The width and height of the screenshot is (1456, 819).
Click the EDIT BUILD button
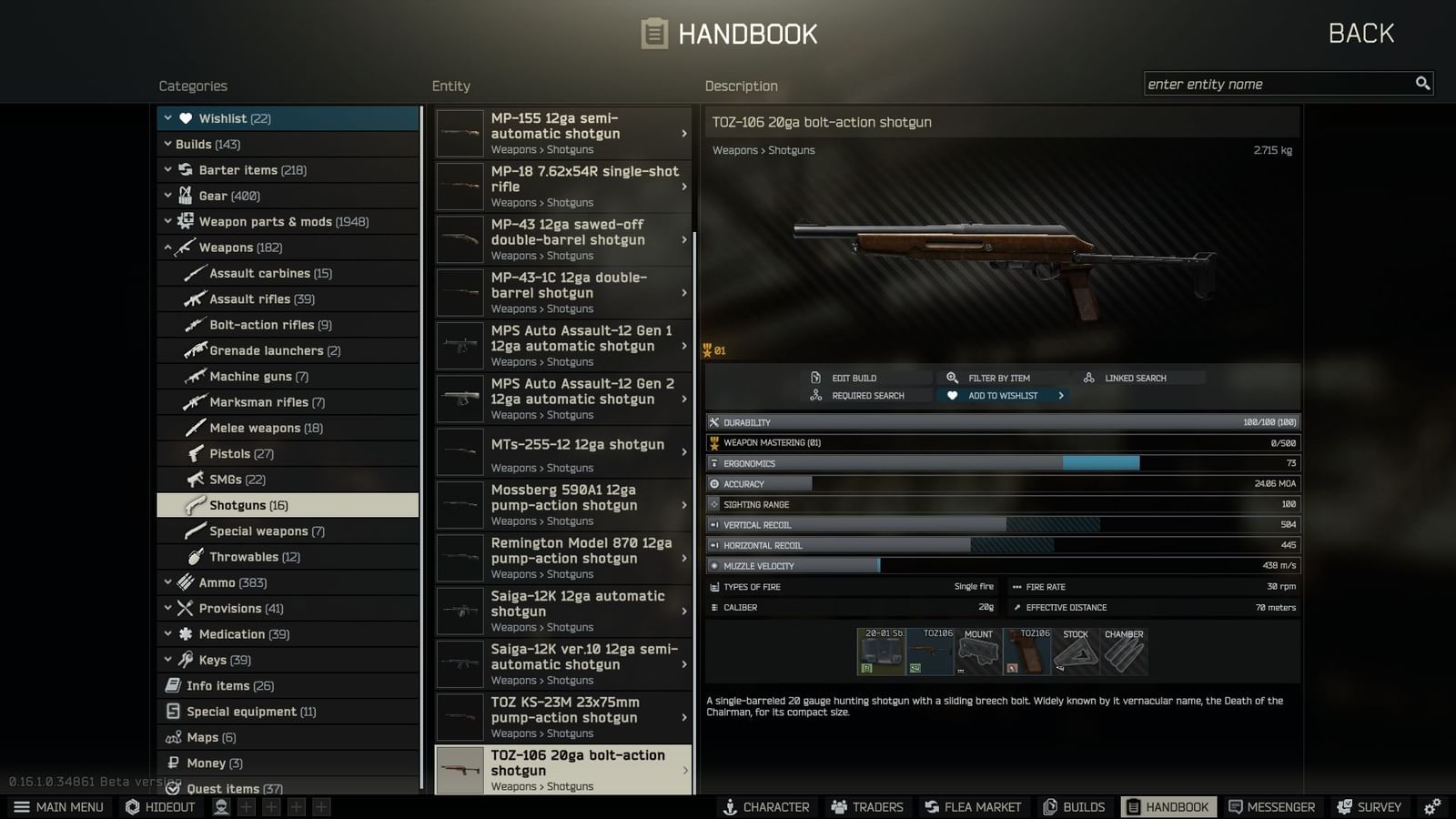click(855, 377)
